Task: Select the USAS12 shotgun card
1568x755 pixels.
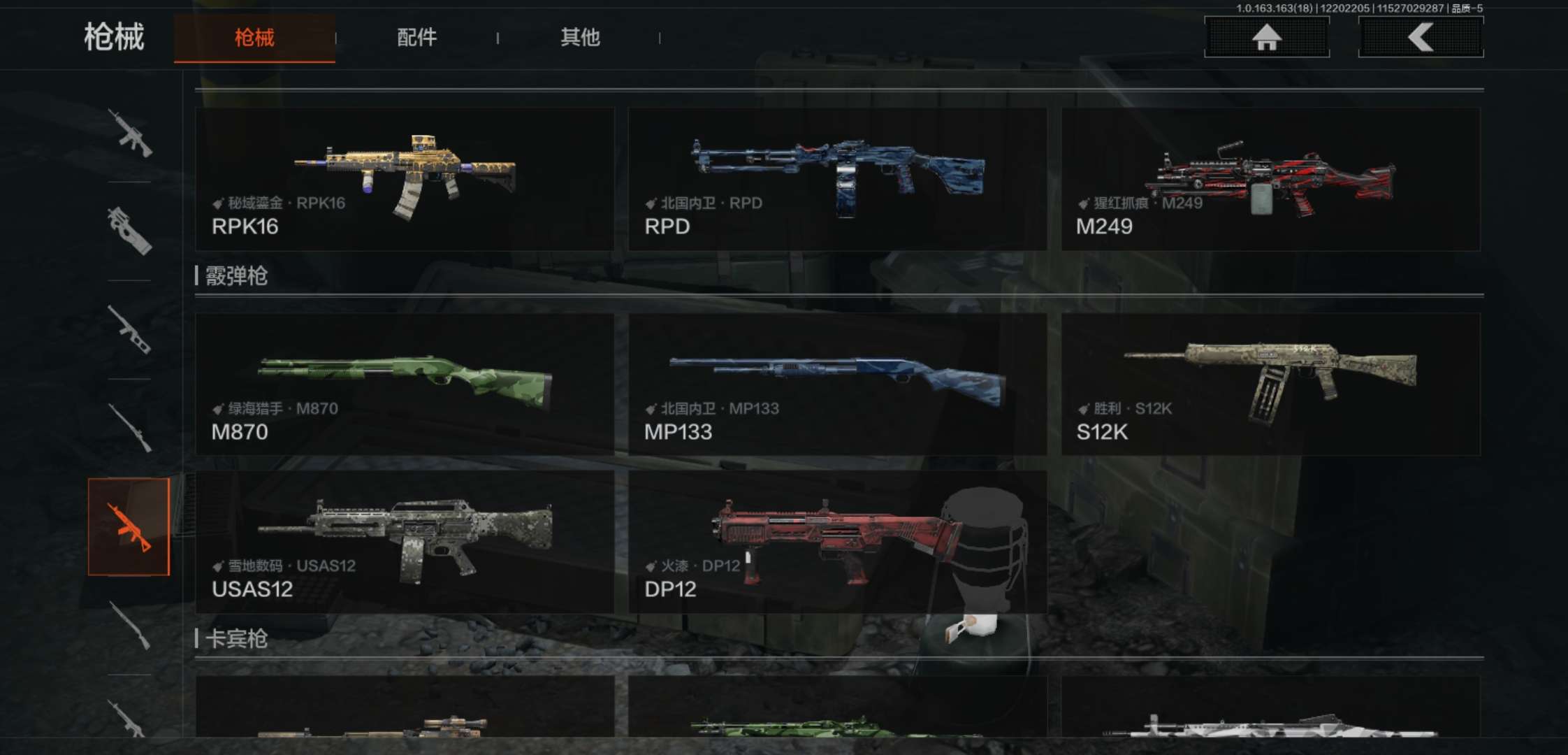Action: 405,542
